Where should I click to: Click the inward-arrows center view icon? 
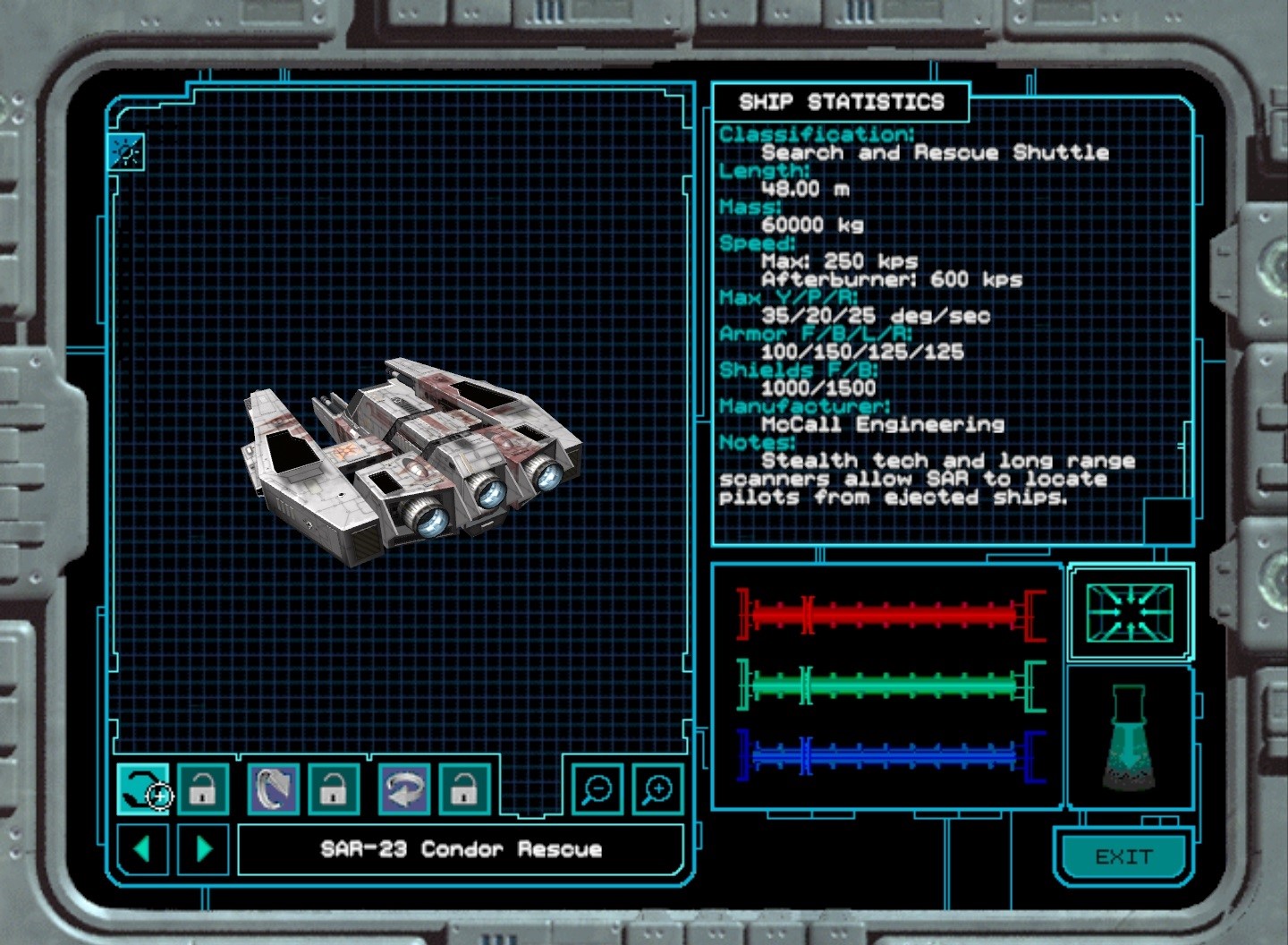1129,613
